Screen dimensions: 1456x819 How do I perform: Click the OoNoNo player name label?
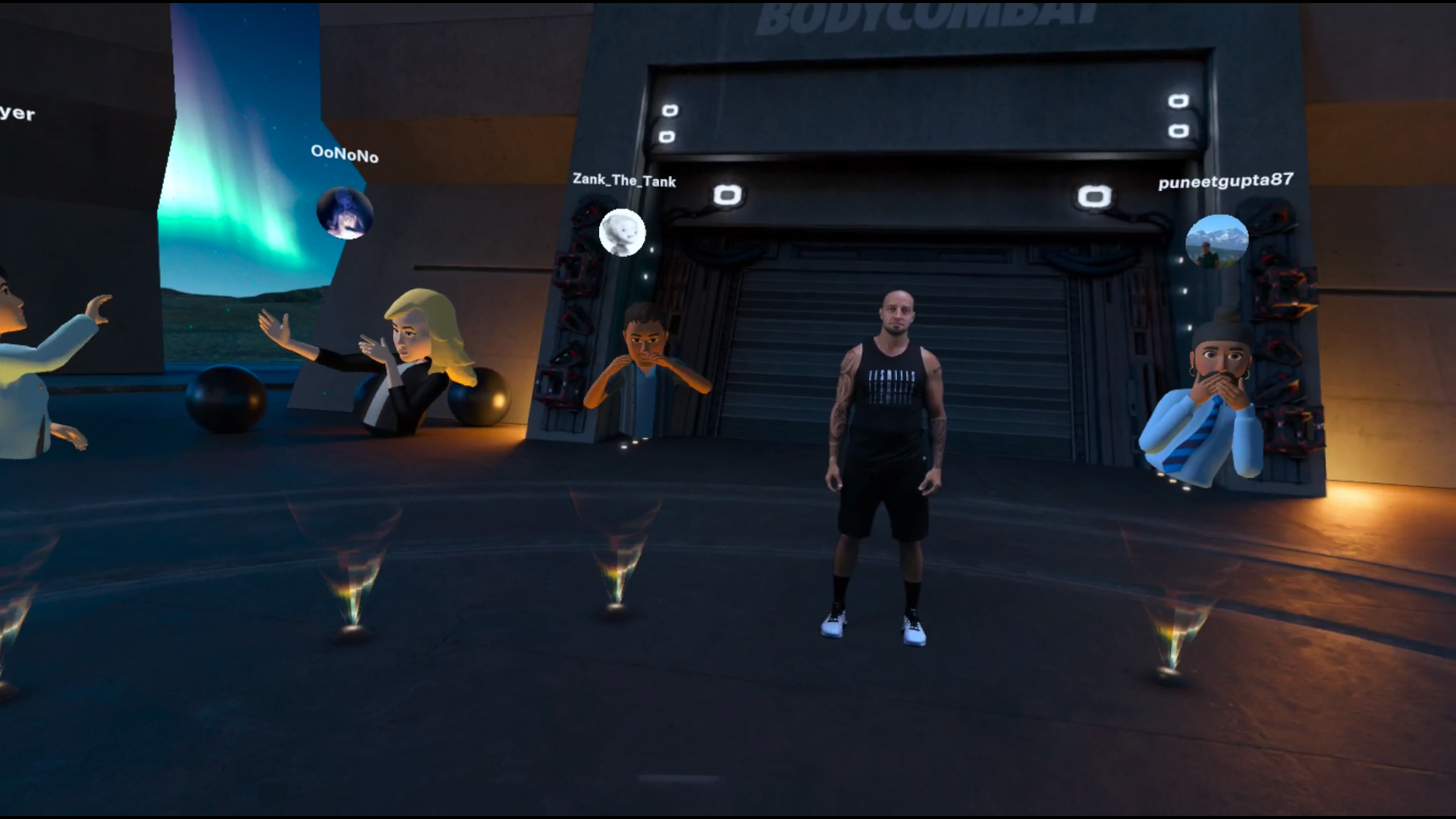(x=344, y=154)
